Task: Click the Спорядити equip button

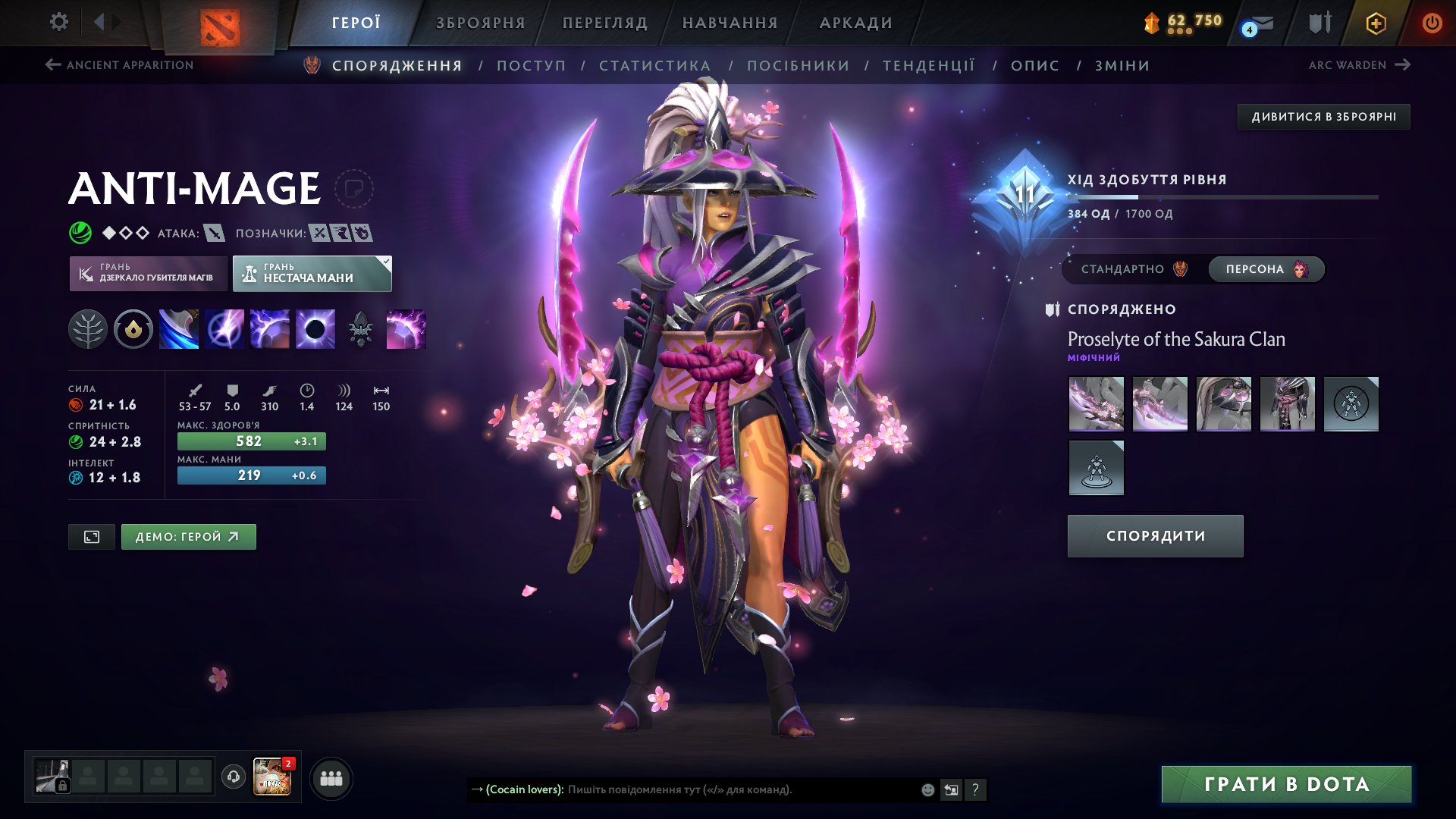Action: tap(1155, 536)
